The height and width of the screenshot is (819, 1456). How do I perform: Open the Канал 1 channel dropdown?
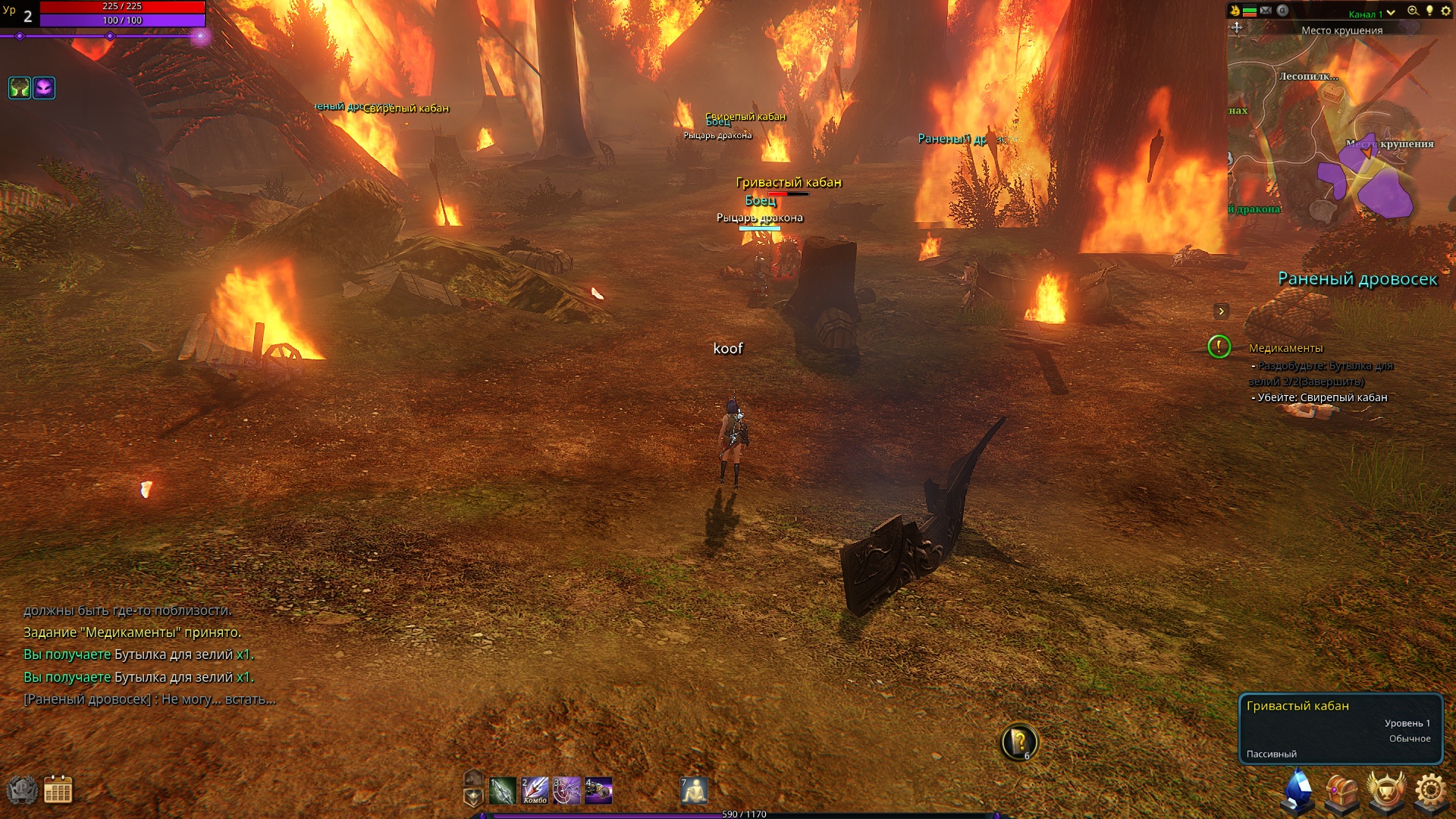pyautogui.click(x=1365, y=13)
